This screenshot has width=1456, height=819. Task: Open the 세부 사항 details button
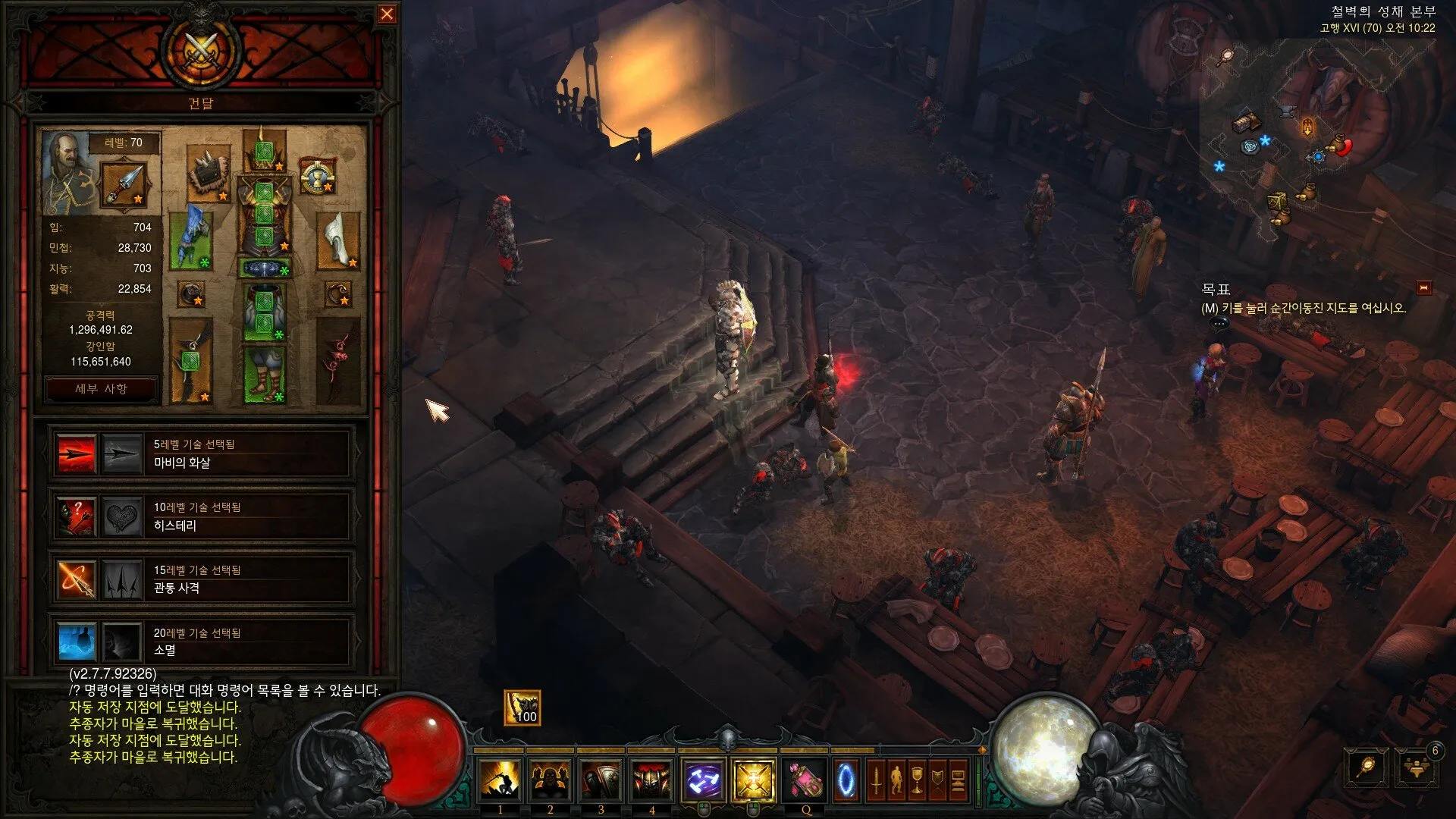click(101, 389)
